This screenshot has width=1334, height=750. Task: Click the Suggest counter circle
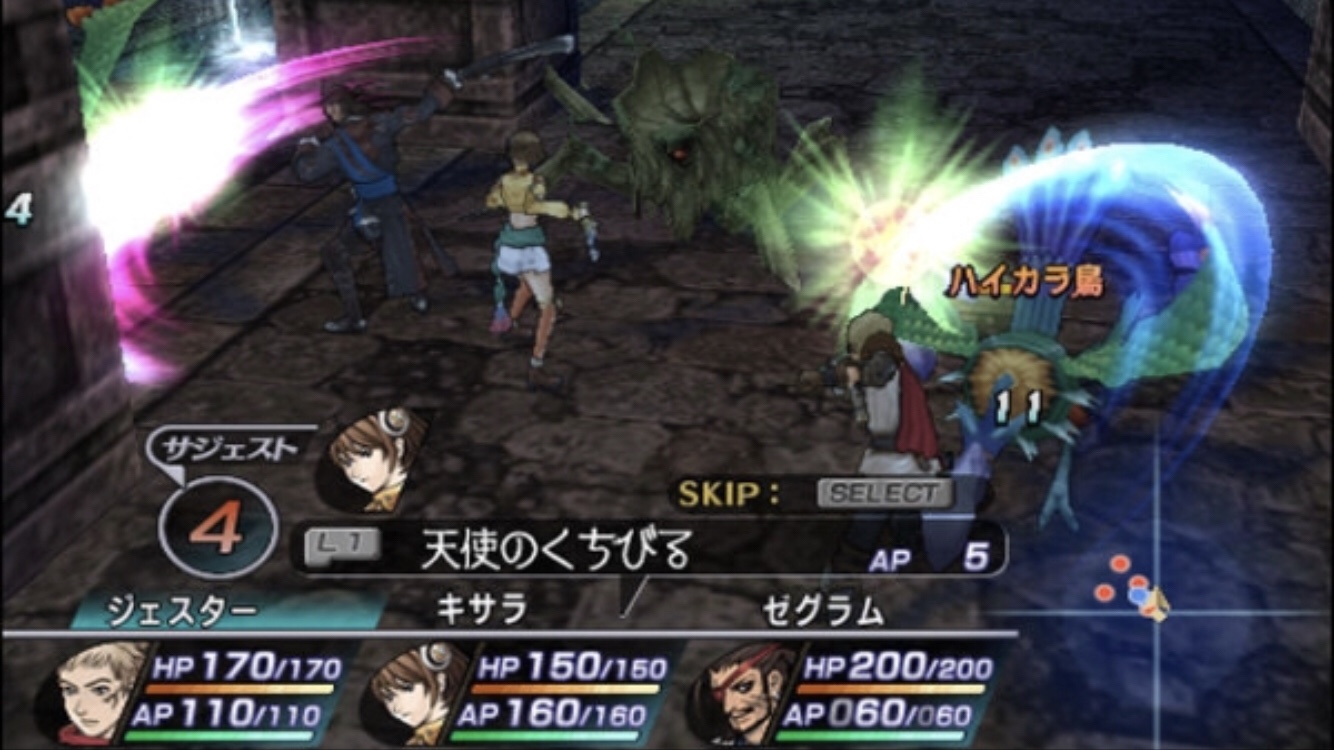pyautogui.click(x=218, y=528)
